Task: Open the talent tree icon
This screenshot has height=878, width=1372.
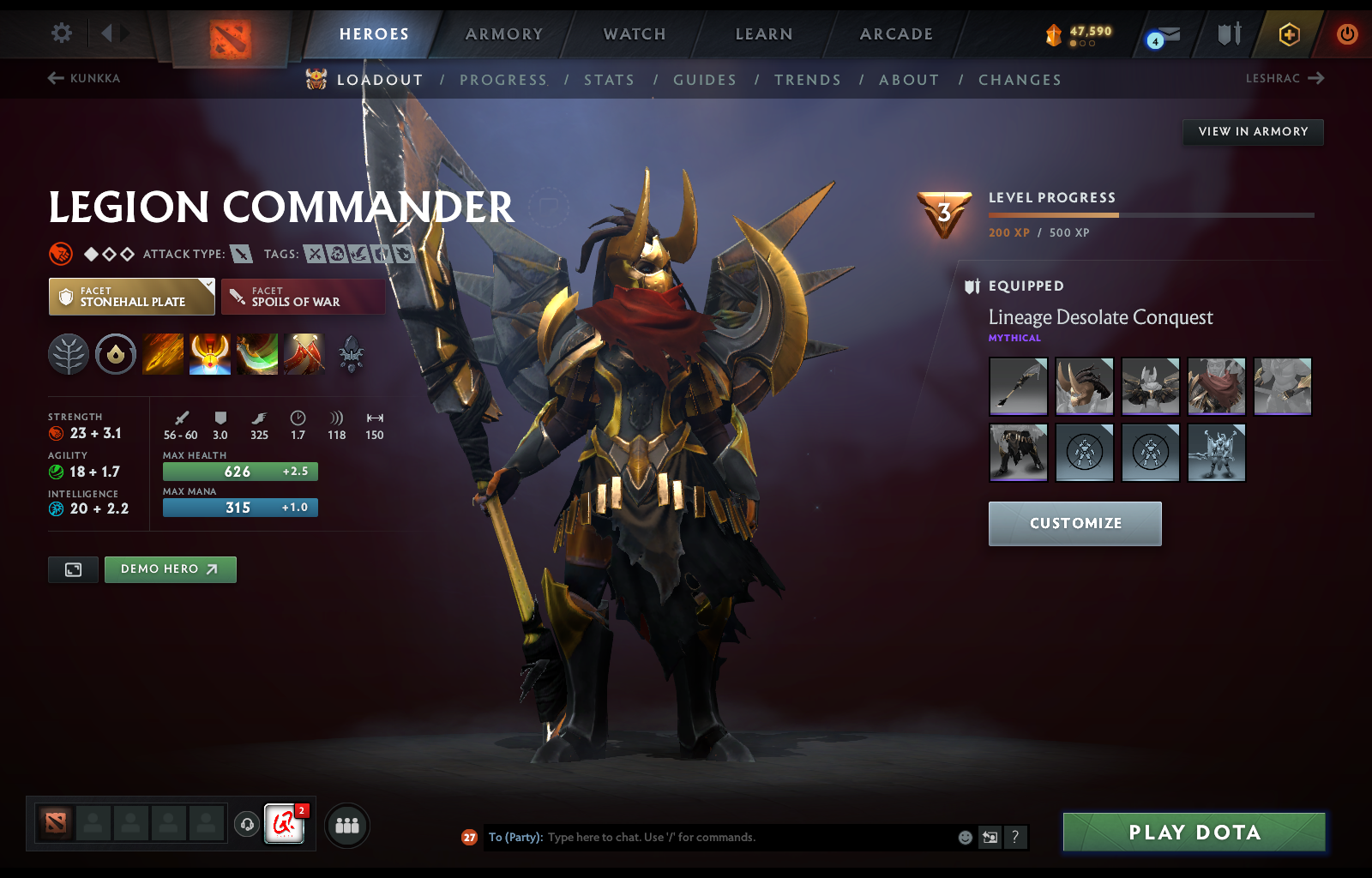Action: tap(69, 354)
